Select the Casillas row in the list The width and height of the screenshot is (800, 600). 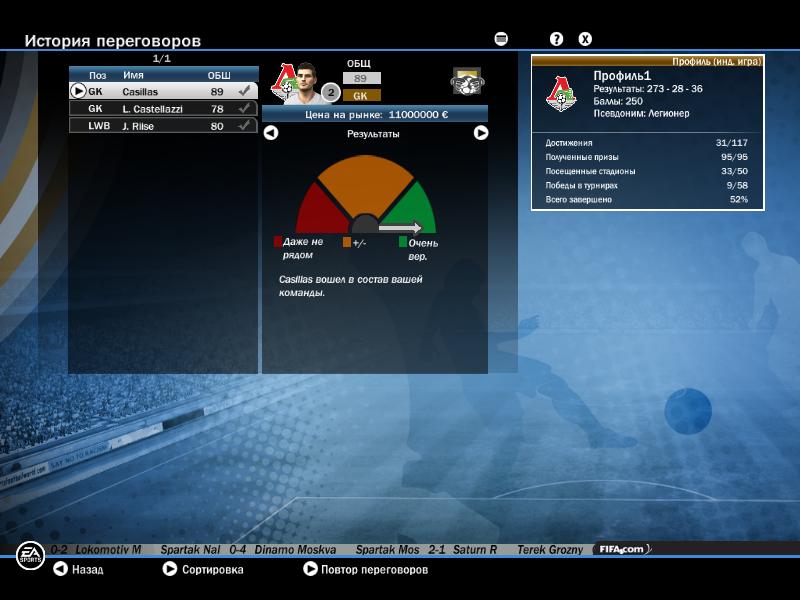click(x=163, y=91)
